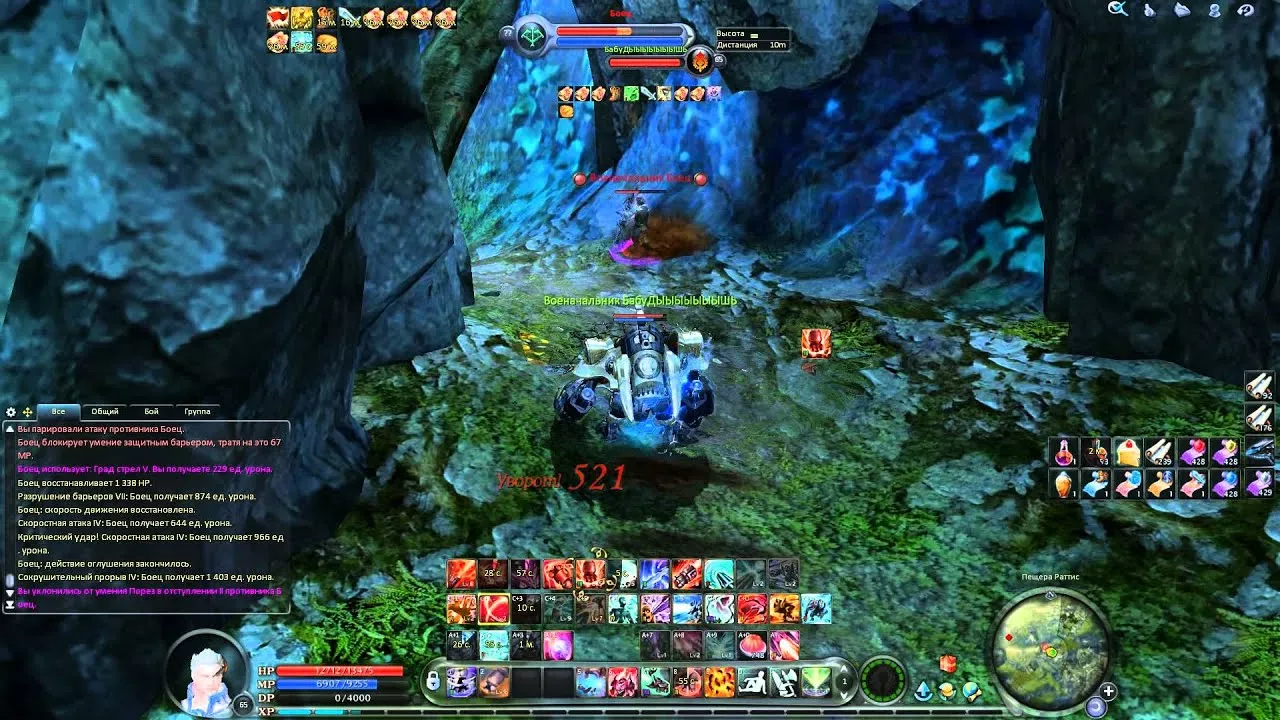Eat the cake item in quickslot
The height and width of the screenshot is (720, 1280).
point(1128,452)
